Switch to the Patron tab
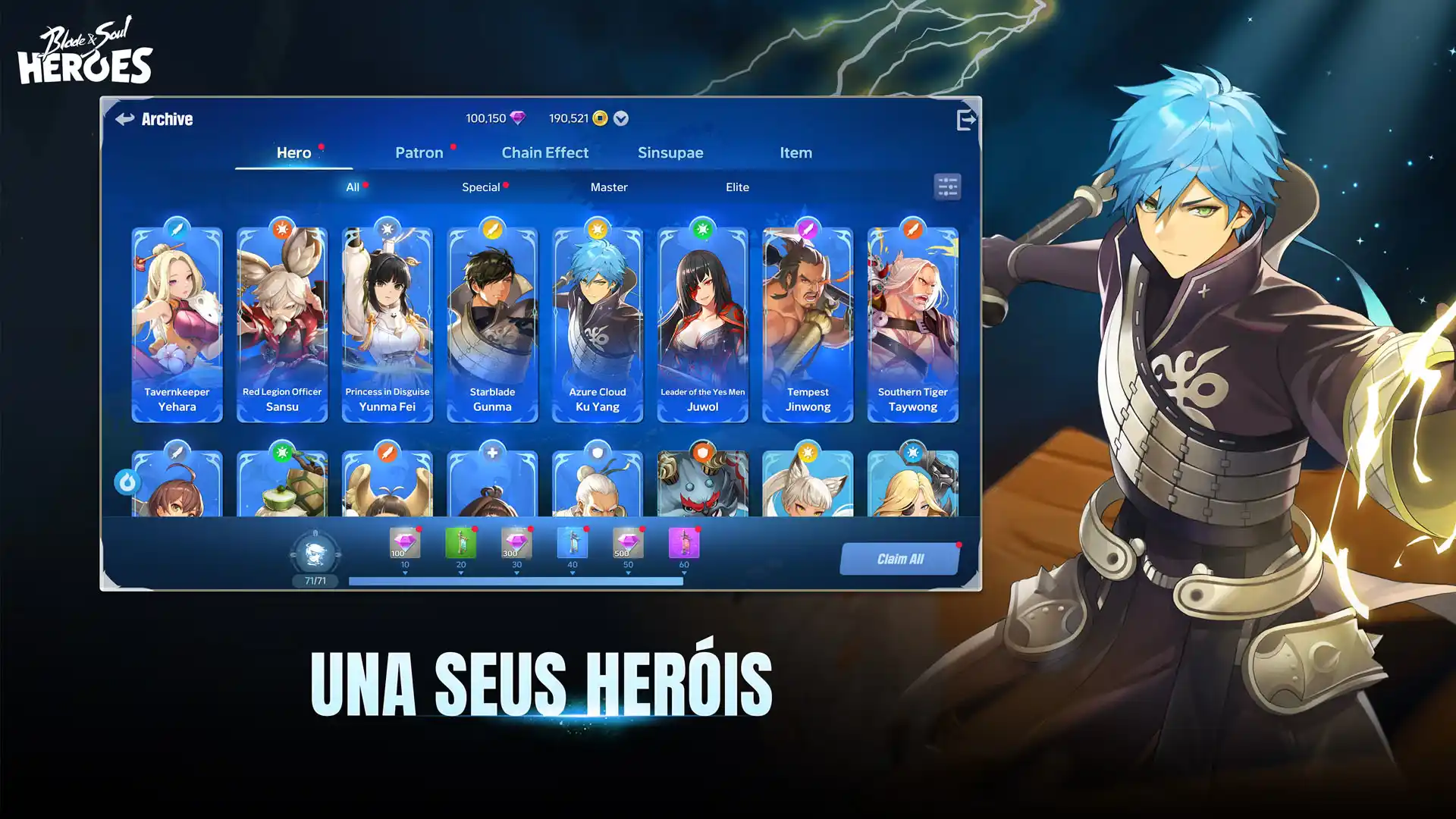The height and width of the screenshot is (819, 1456). [x=419, y=152]
